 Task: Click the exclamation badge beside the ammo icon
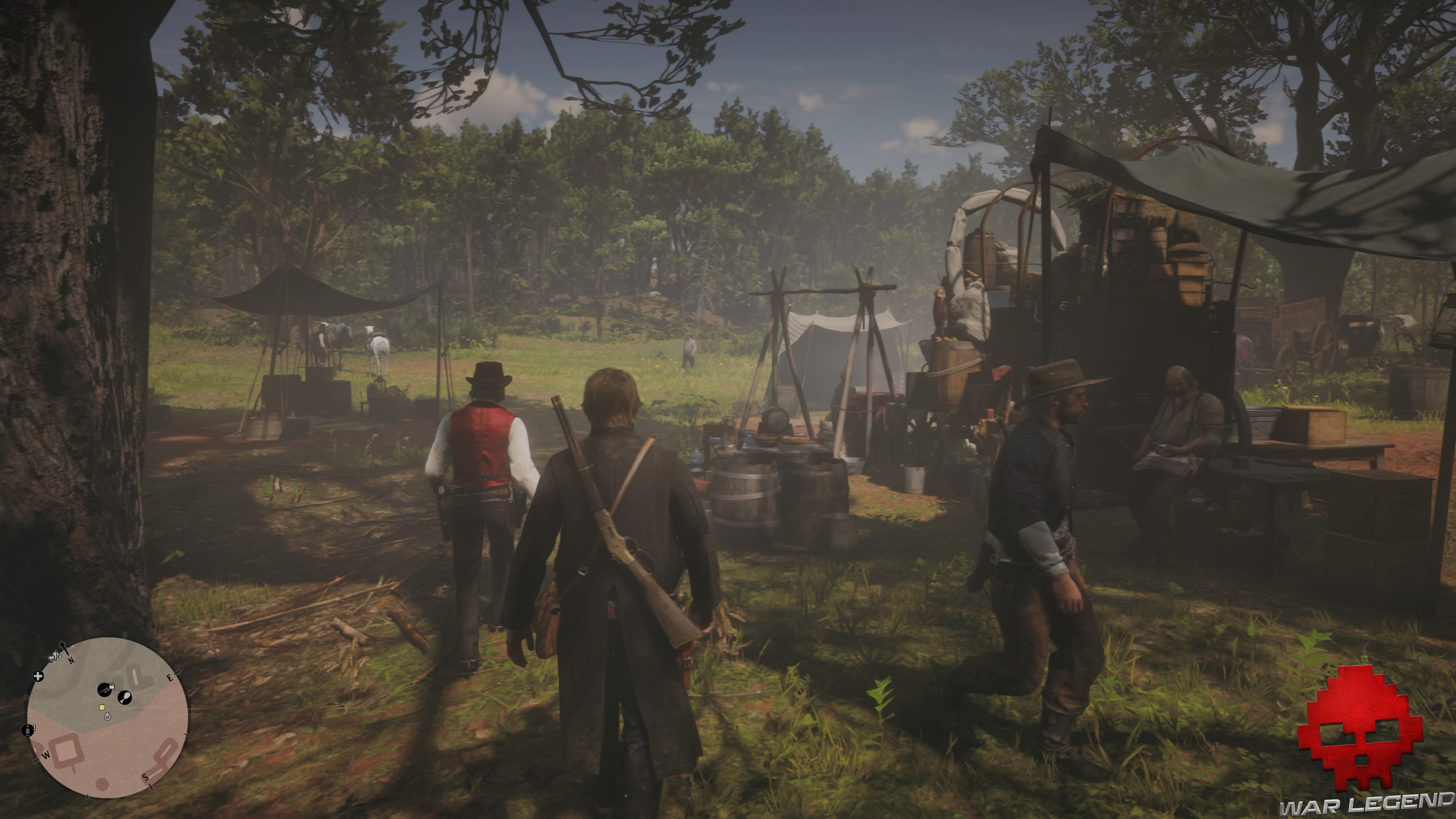pyautogui.click(x=35, y=728)
